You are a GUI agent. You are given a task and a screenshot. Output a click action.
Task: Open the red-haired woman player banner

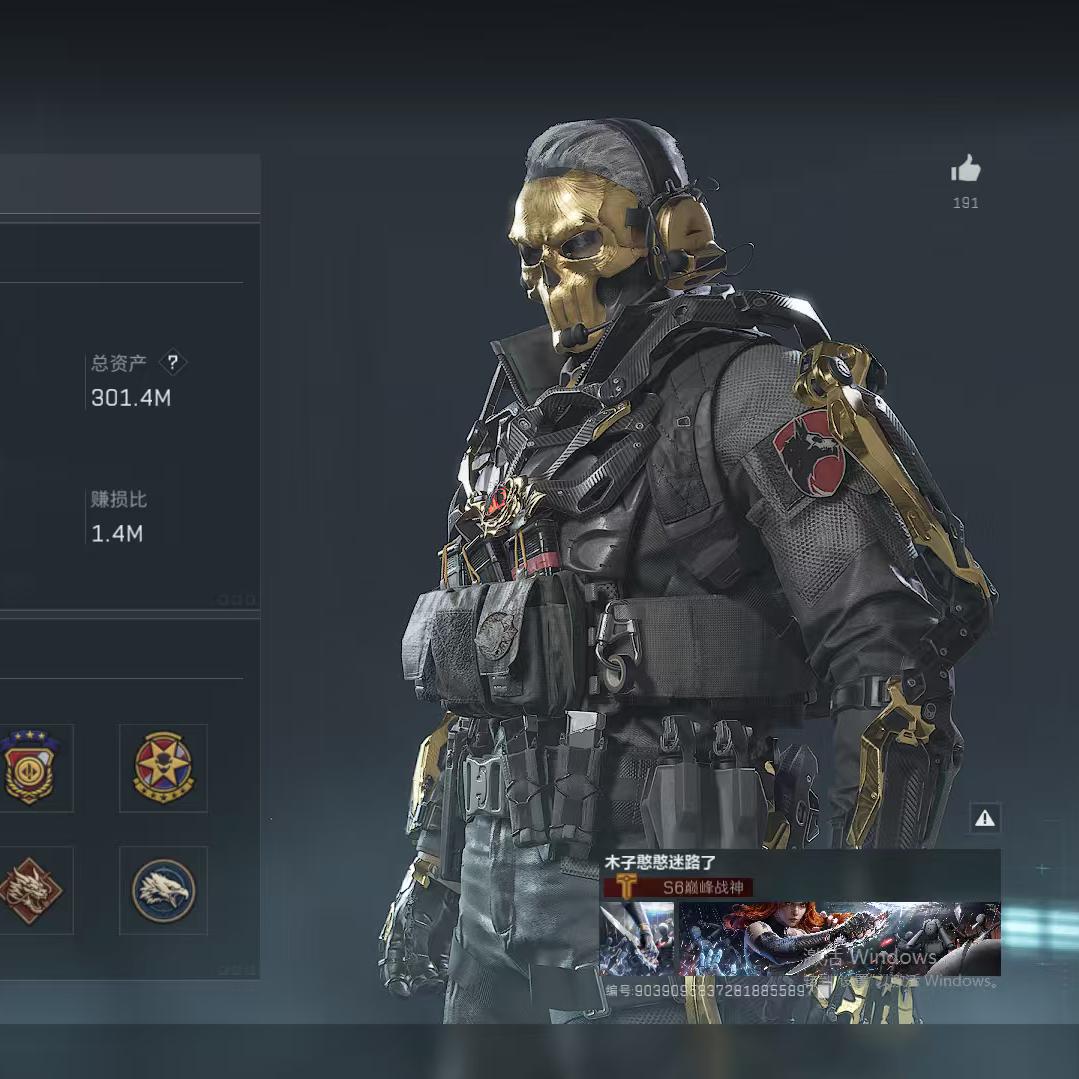(x=839, y=938)
